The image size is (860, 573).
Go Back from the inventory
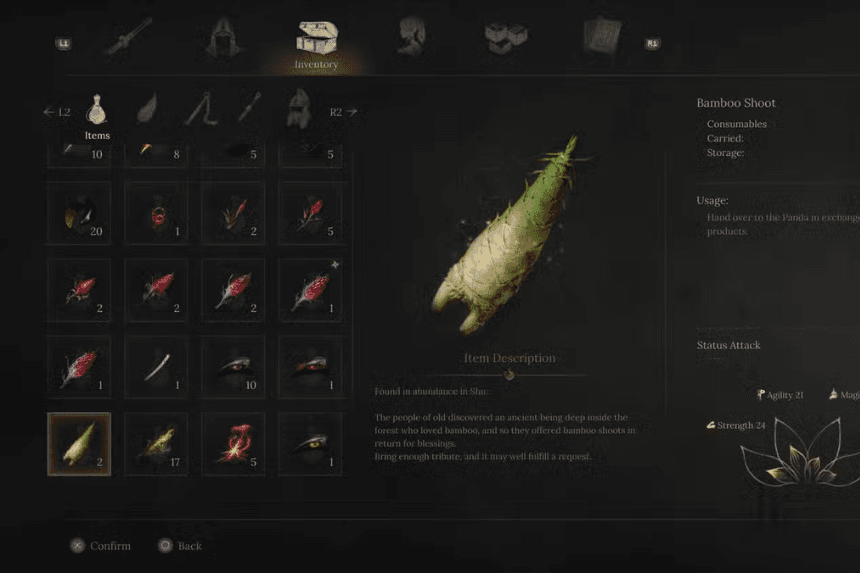180,546
